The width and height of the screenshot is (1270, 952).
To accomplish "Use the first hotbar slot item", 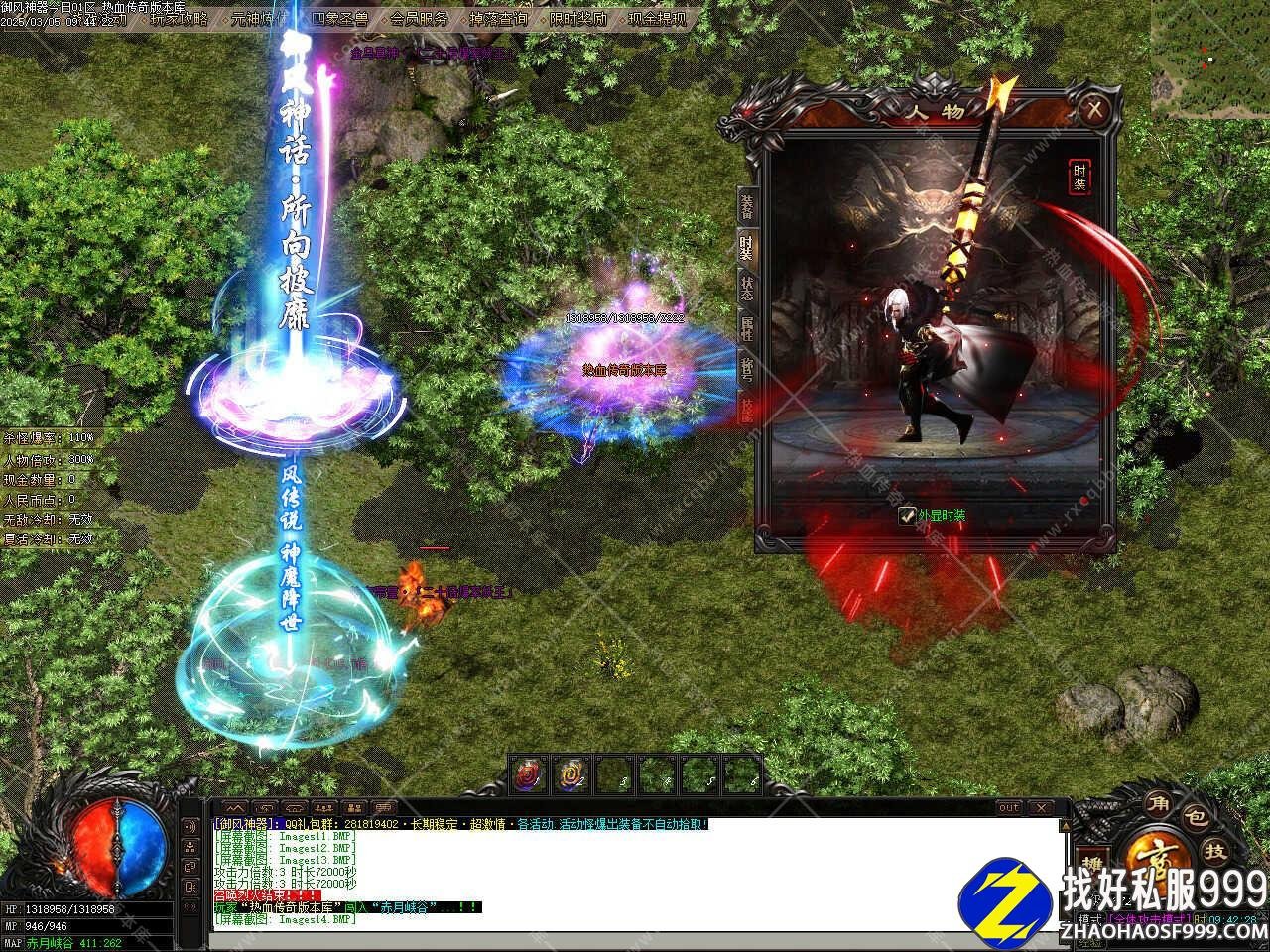I will click(530, 774).
